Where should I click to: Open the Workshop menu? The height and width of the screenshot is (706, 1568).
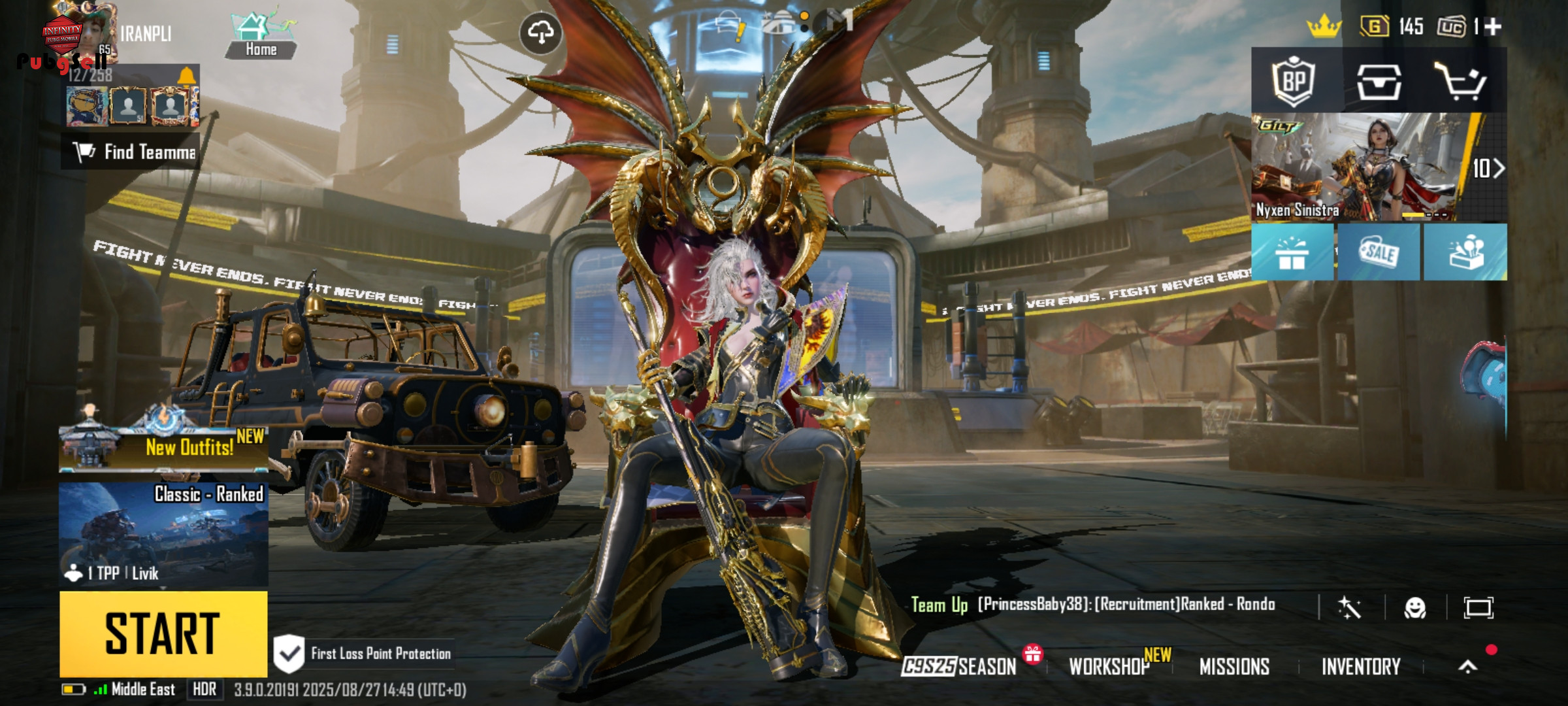[1109, 666]
